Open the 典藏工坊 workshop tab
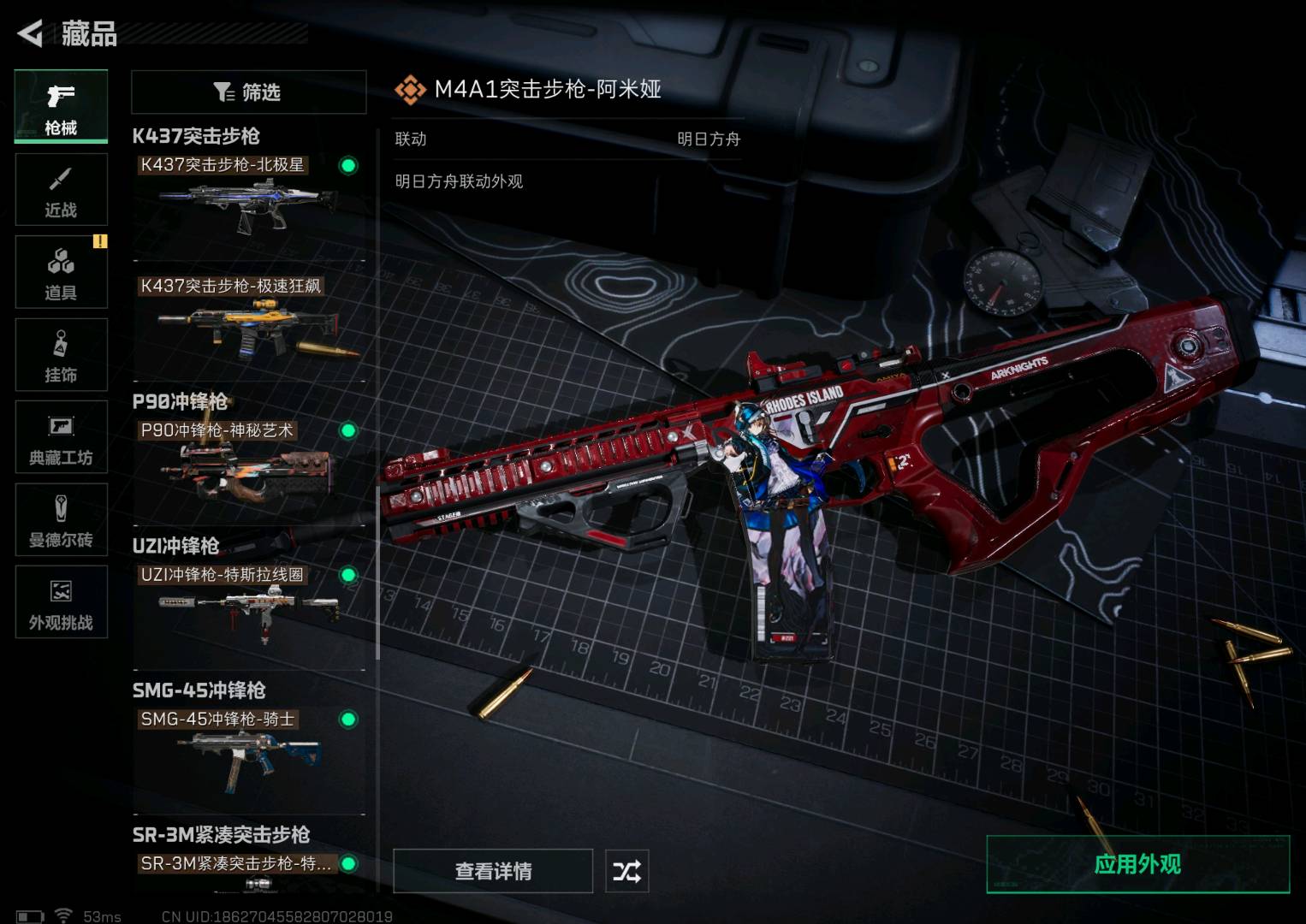The image size is (1306, 924). [61, 437]
